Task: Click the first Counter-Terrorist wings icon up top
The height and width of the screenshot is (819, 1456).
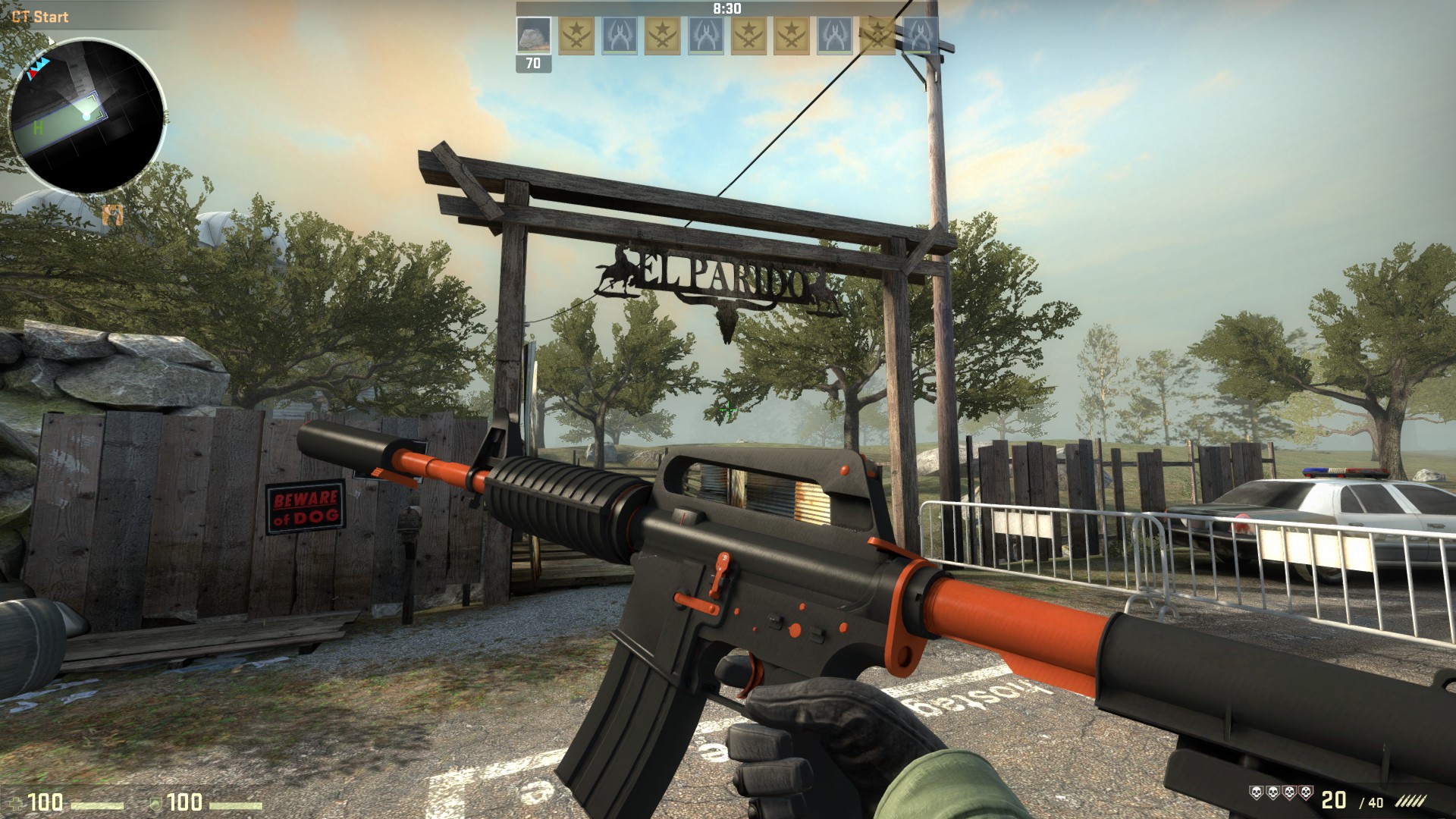Action: pyautogui.click(x=619, y=36)
